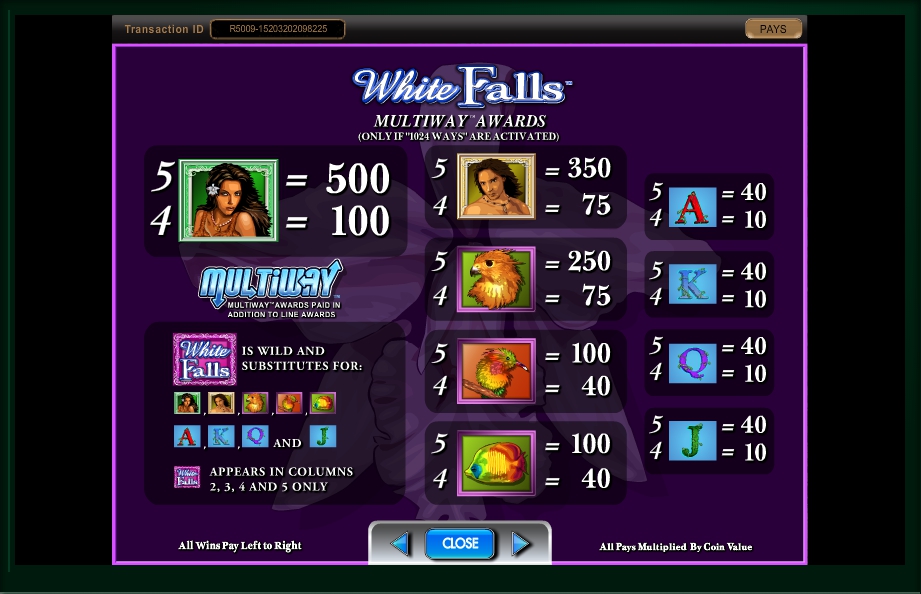The width and height of the screenshot is (921, 594).
Task: Advance to the next paytable page
Action: tap(520, 543)
